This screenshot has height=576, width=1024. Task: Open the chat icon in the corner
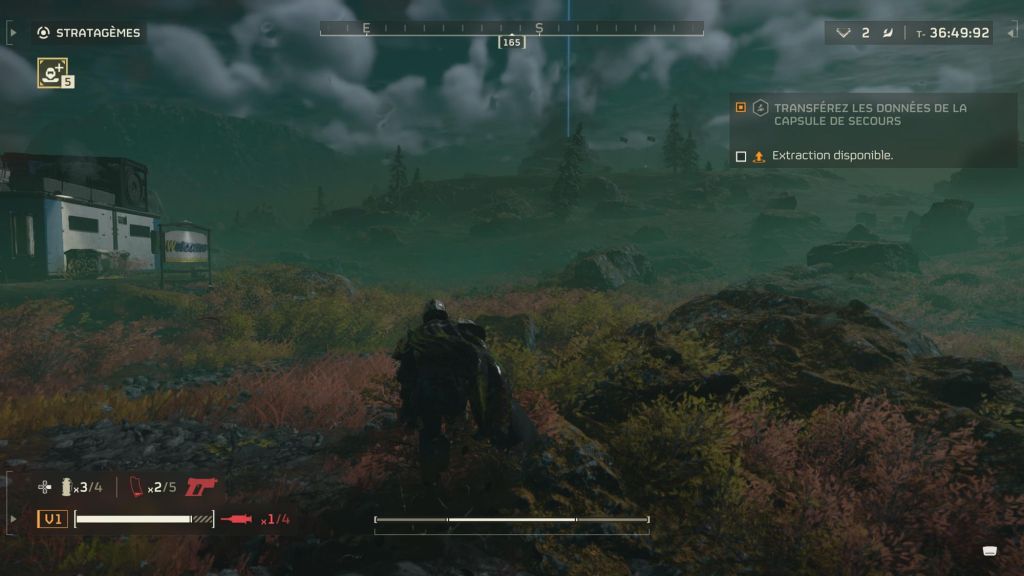tap(990, 550)
